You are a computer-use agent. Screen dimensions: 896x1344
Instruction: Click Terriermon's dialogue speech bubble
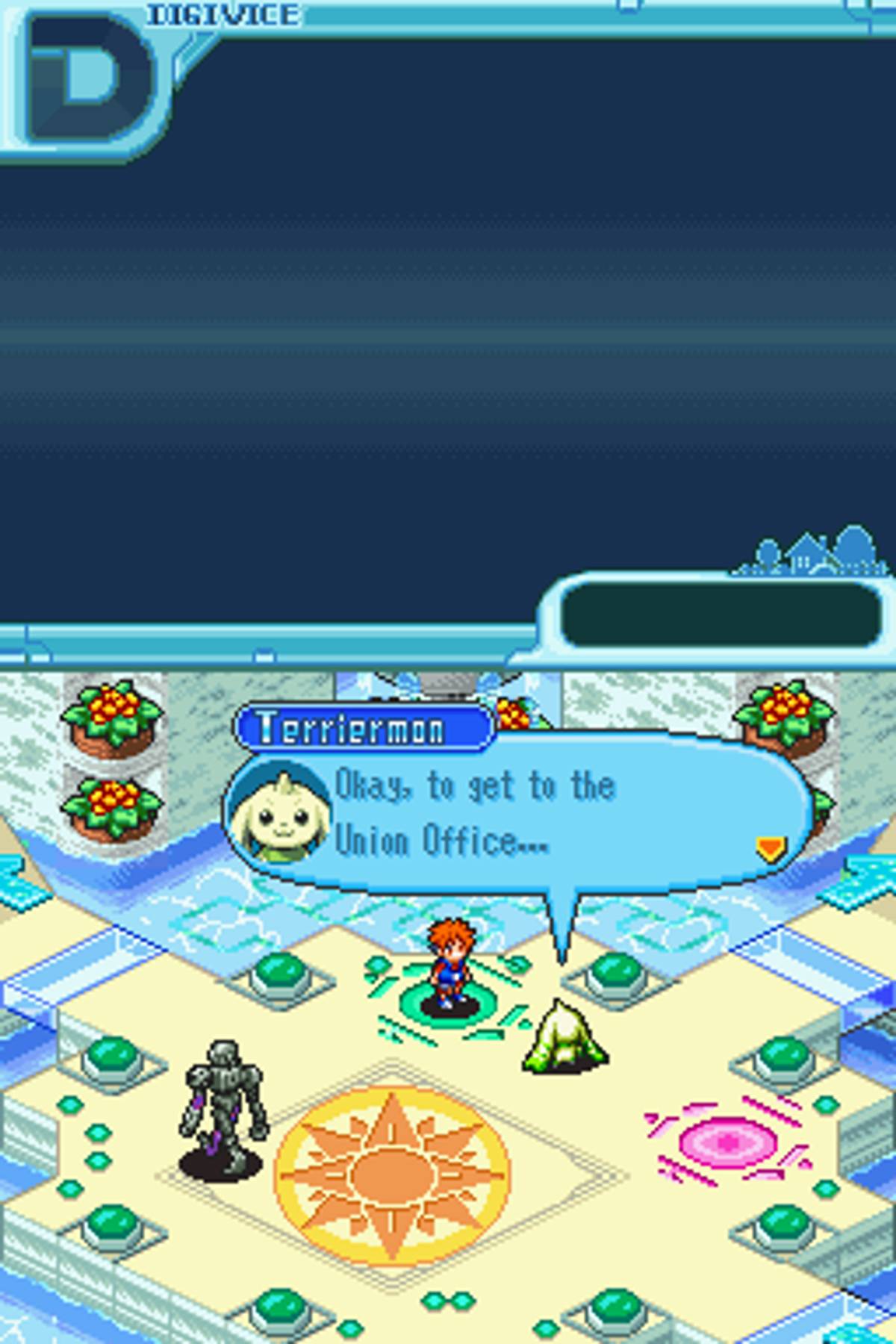pyautogui.click(x=523, y=814)
